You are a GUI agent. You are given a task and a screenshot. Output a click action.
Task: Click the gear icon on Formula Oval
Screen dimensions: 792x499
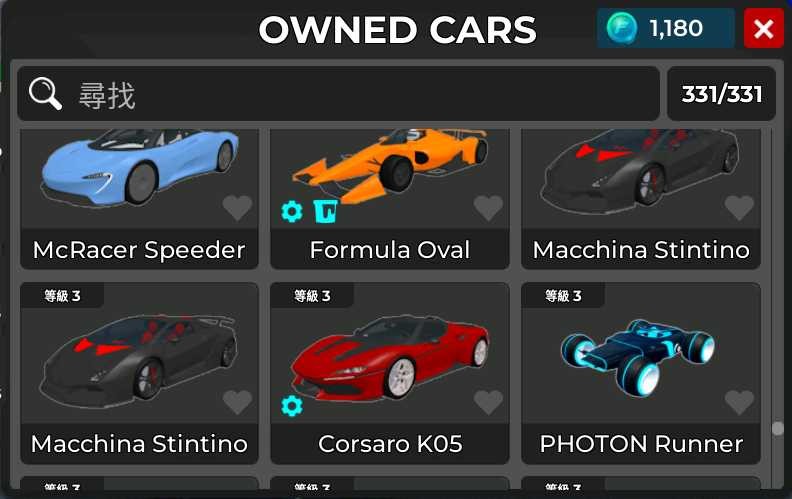(292, 211)
